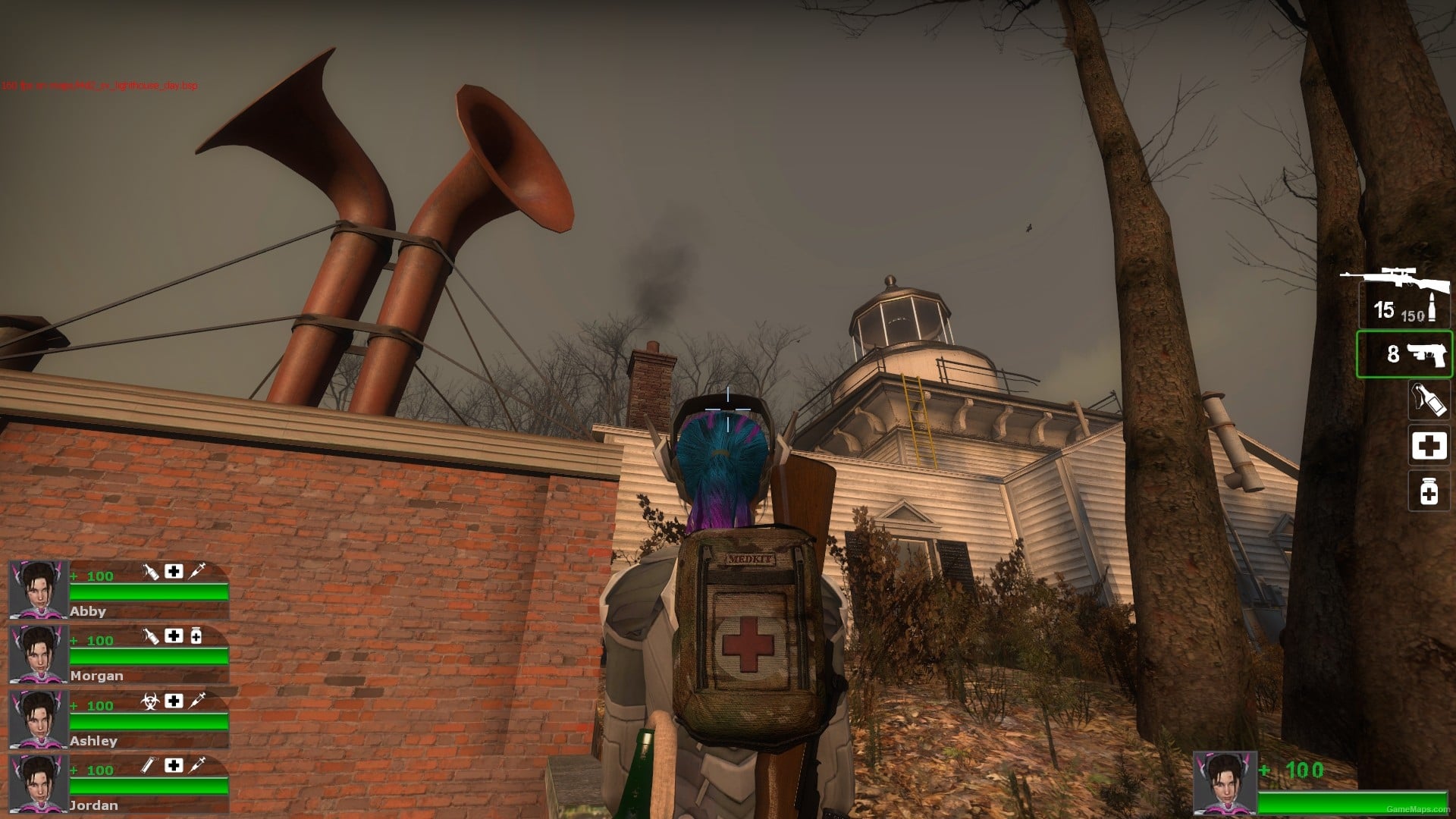Click the rifle ammo bullet icon
Screen dimensions: 1456x819
point(1433,306)
